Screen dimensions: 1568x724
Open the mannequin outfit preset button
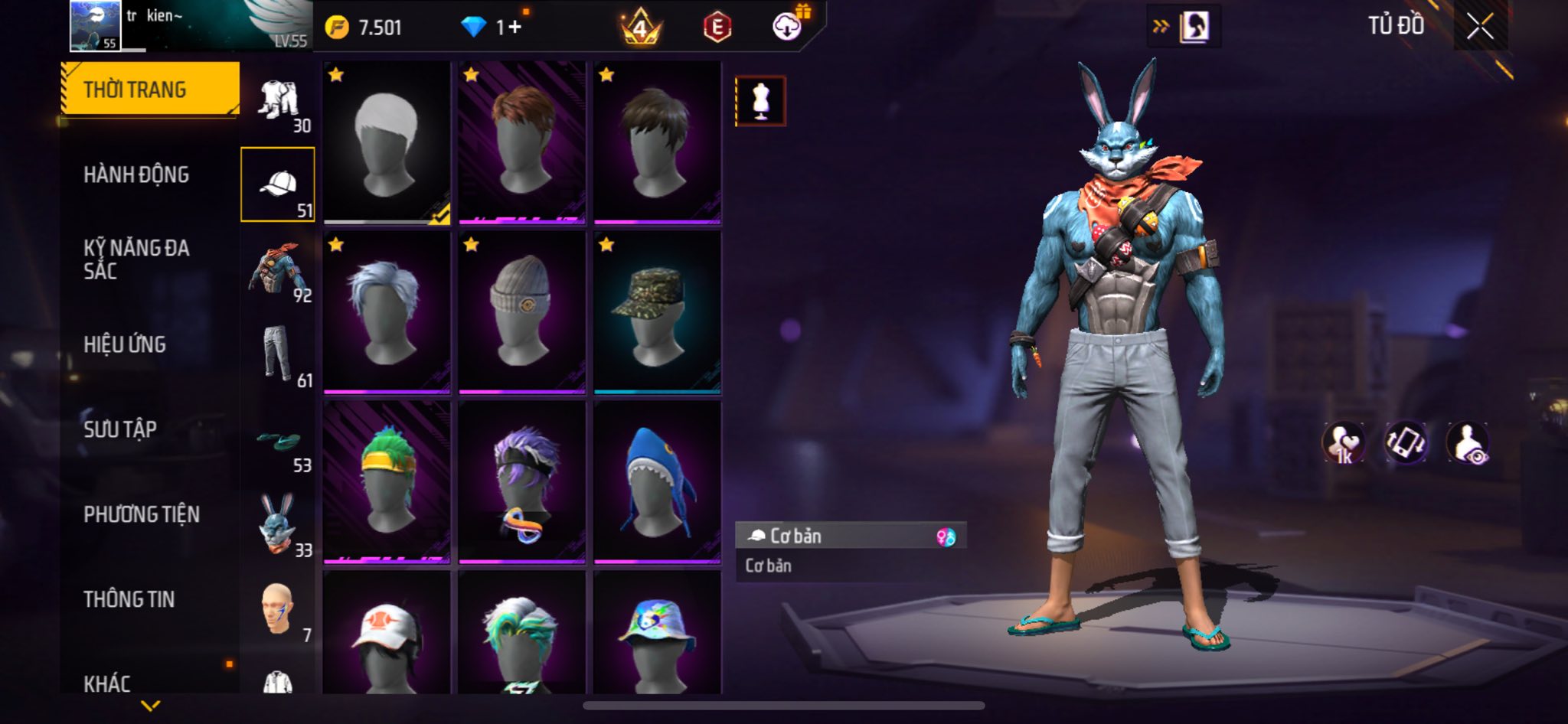tap(760, 101)
